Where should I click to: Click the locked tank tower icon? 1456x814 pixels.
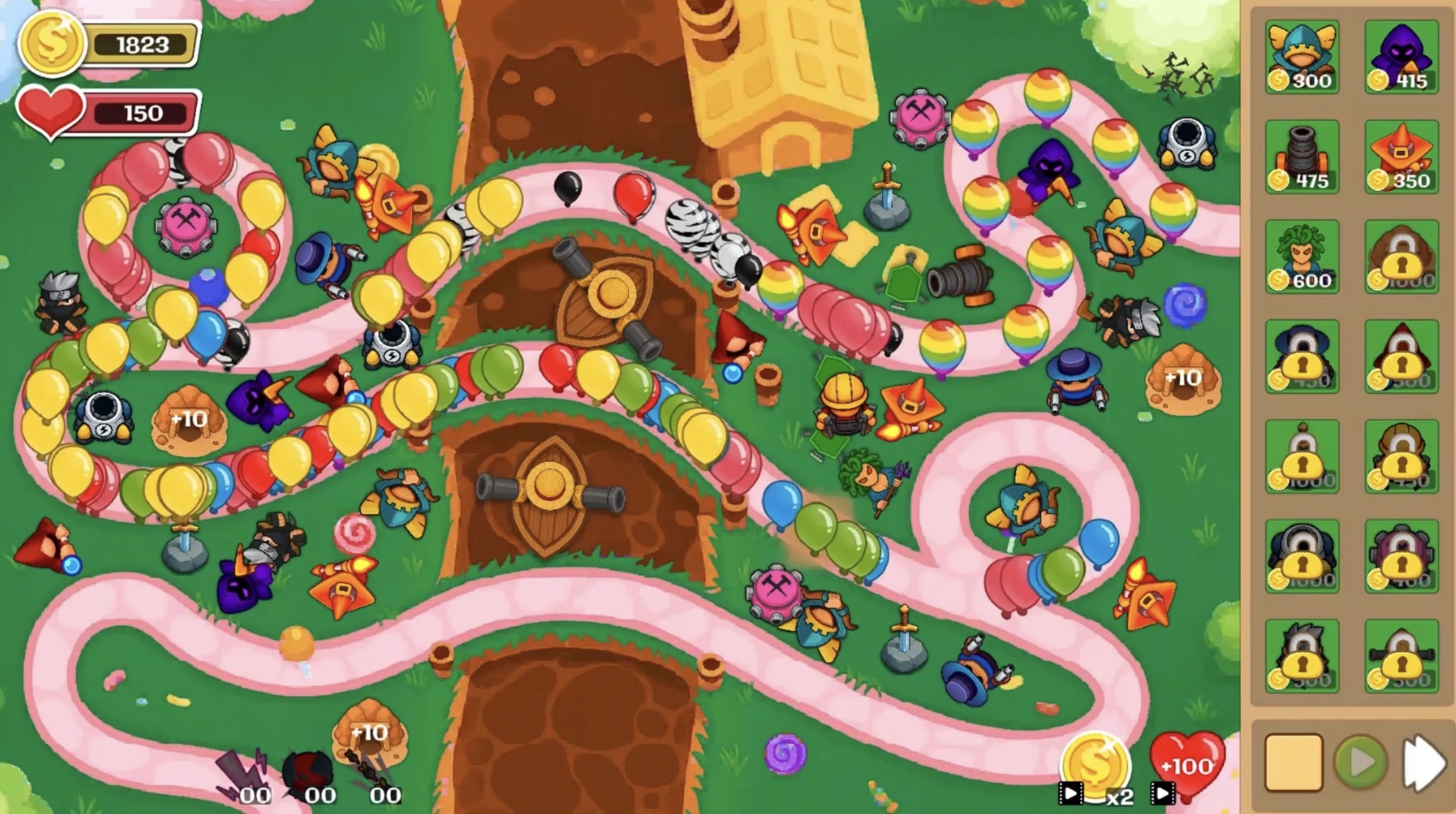(1302, 558)
